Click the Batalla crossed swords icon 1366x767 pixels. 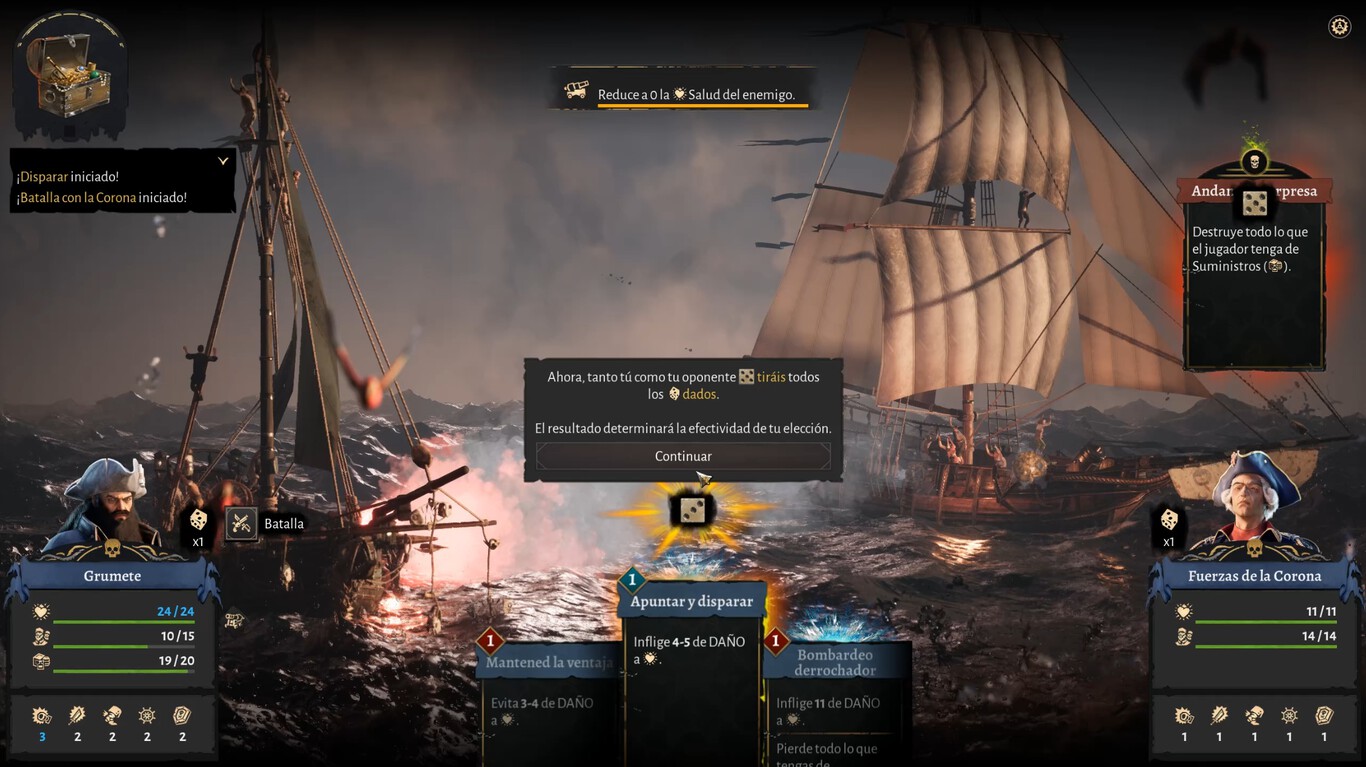pyautogui.click(x=241, y=523)
